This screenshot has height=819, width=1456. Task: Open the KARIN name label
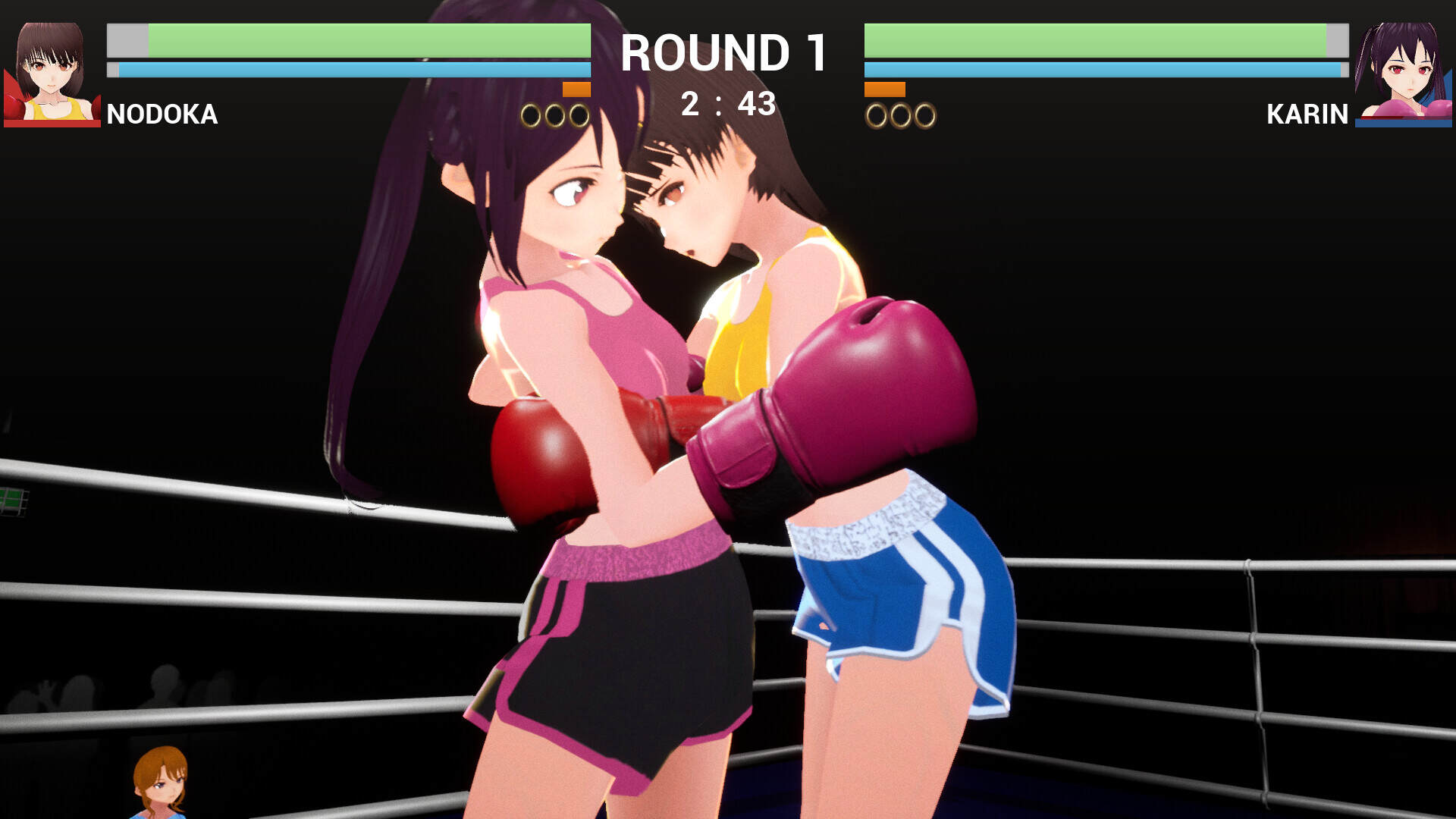[1306, 115]
